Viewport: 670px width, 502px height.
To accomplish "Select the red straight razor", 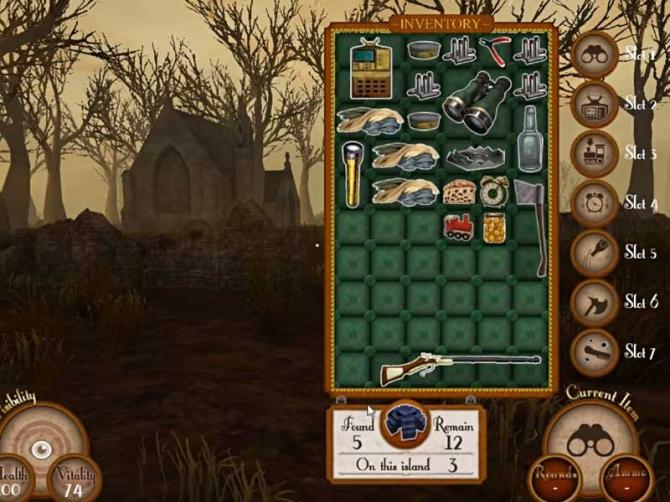I will pyautogui.click(x=495, y=48).
